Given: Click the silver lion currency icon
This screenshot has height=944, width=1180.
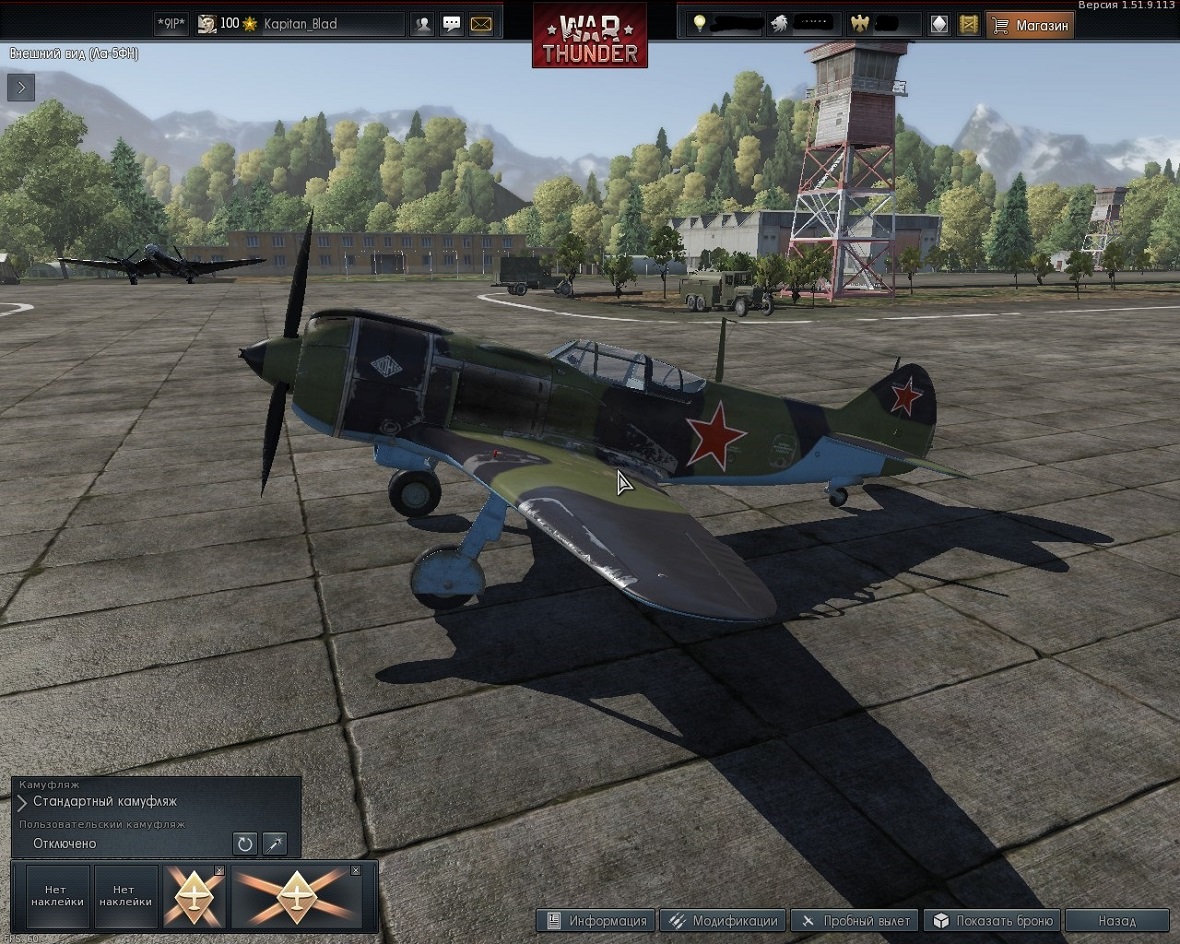Looking at the screenshot, I should pos(779,24).
